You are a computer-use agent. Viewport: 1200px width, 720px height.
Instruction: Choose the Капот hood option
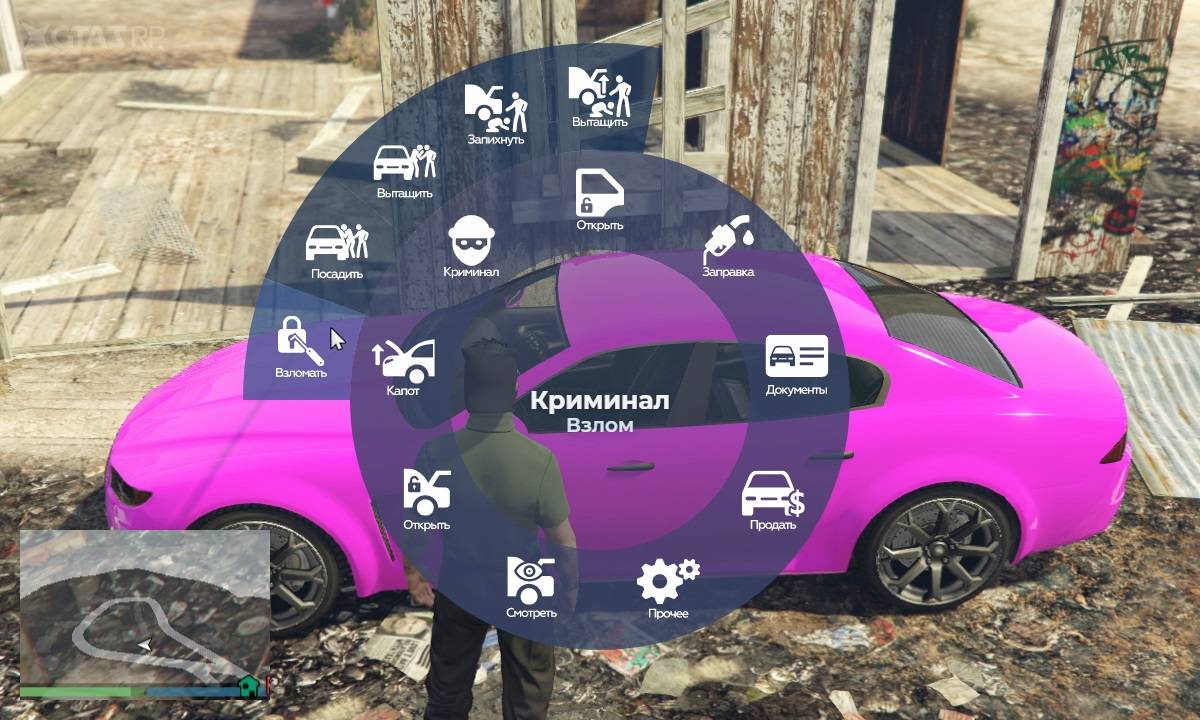tap(404, 363)
